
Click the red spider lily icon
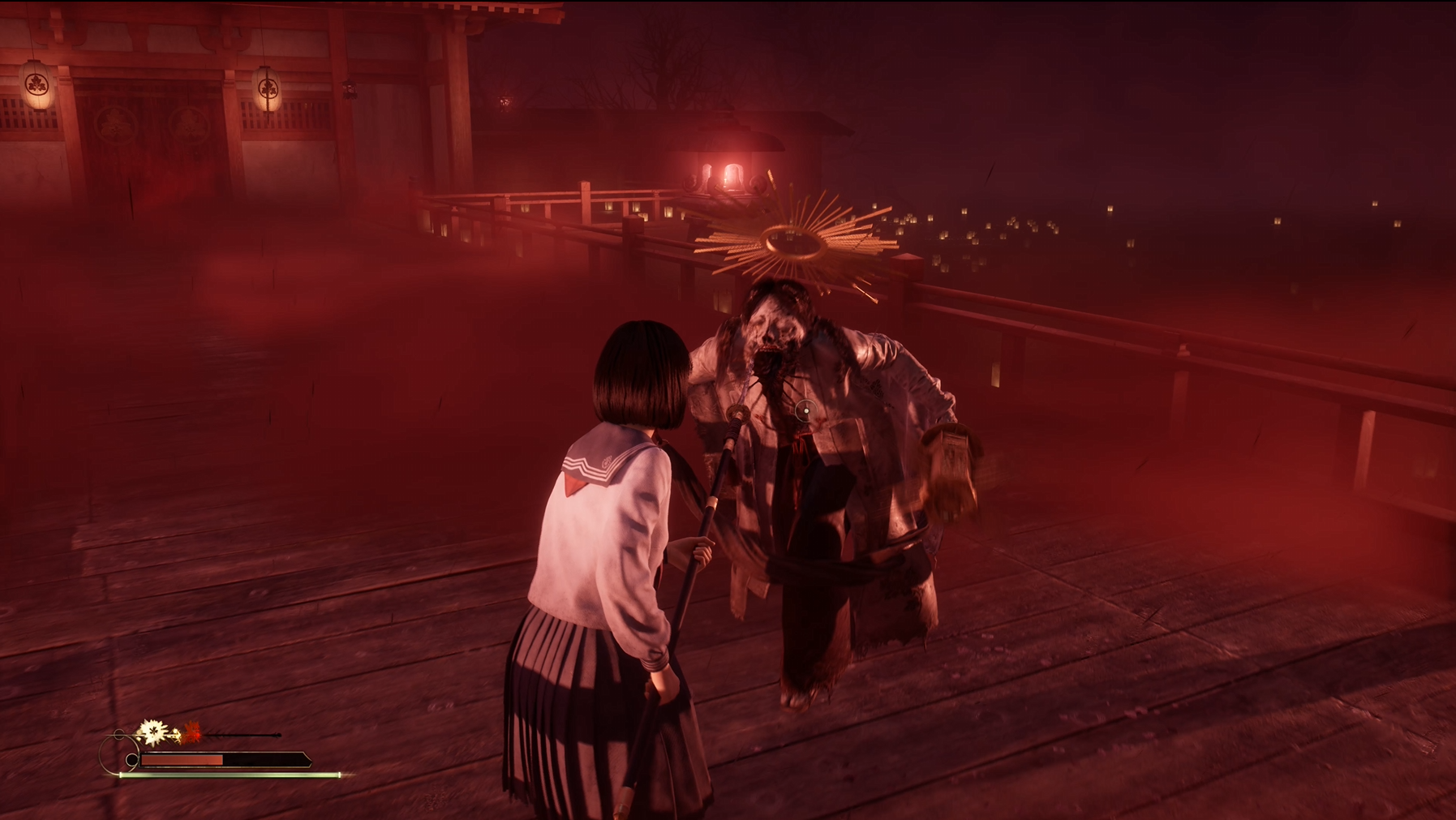click(192, 732)
